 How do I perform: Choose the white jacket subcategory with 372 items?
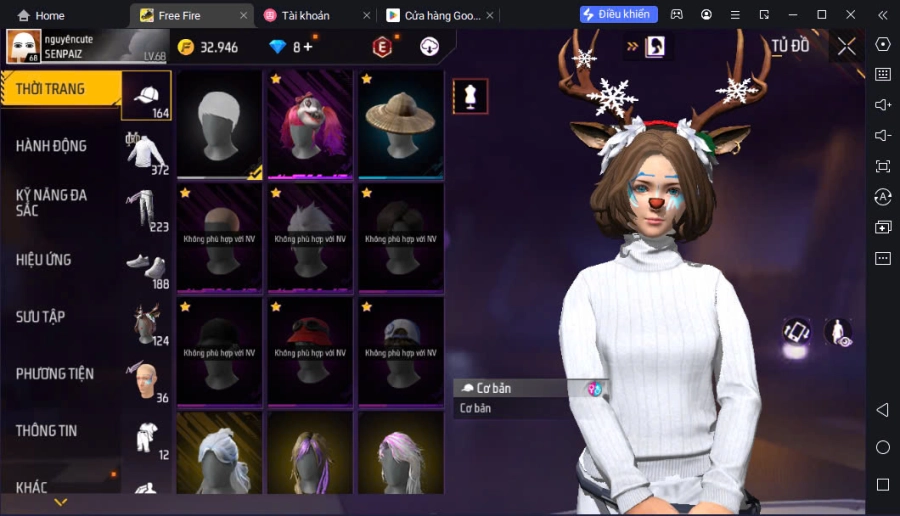click(147, 153)
